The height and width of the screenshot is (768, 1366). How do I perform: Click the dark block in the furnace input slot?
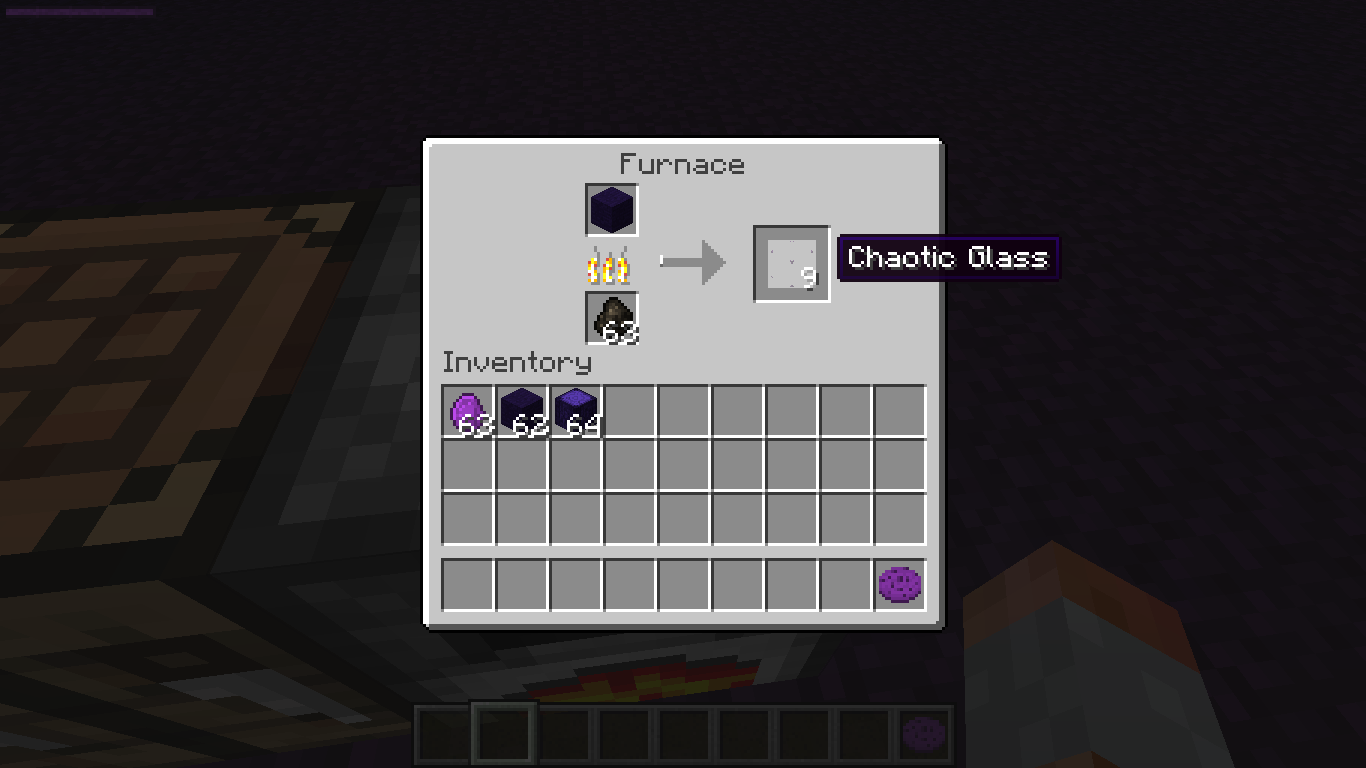tap(611, 211)
